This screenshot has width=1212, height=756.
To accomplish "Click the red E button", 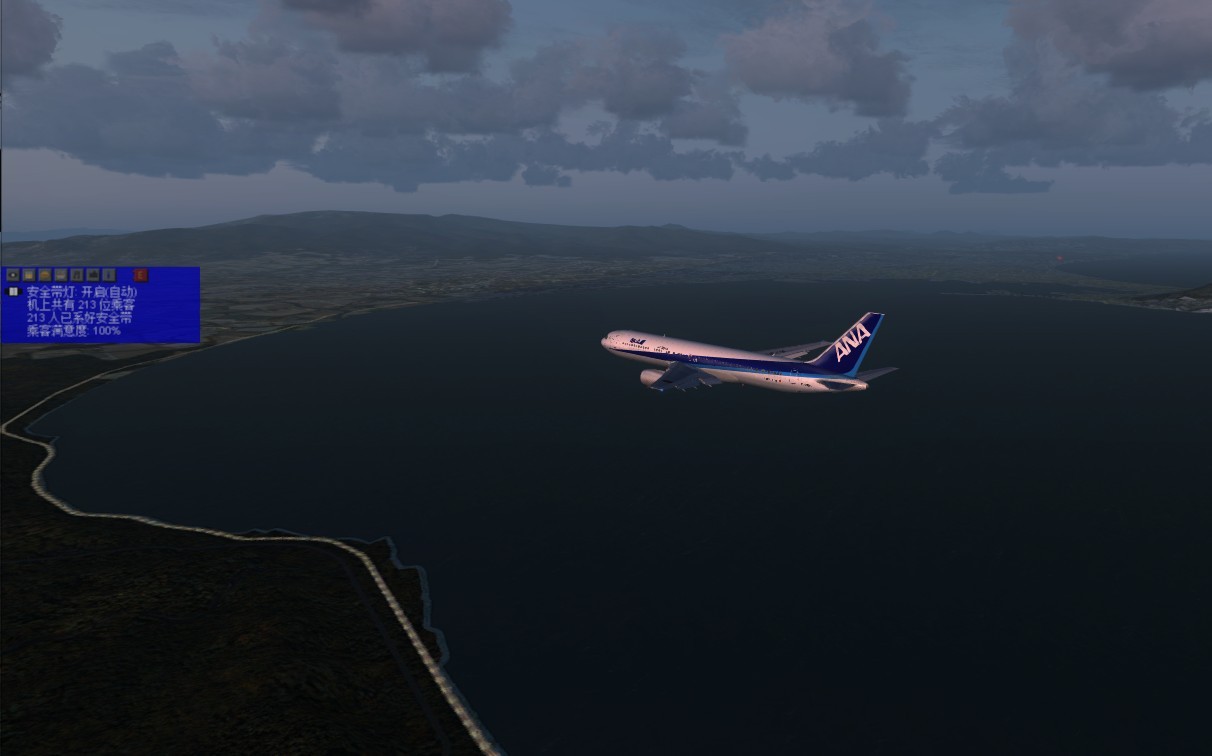I will 141,275.
